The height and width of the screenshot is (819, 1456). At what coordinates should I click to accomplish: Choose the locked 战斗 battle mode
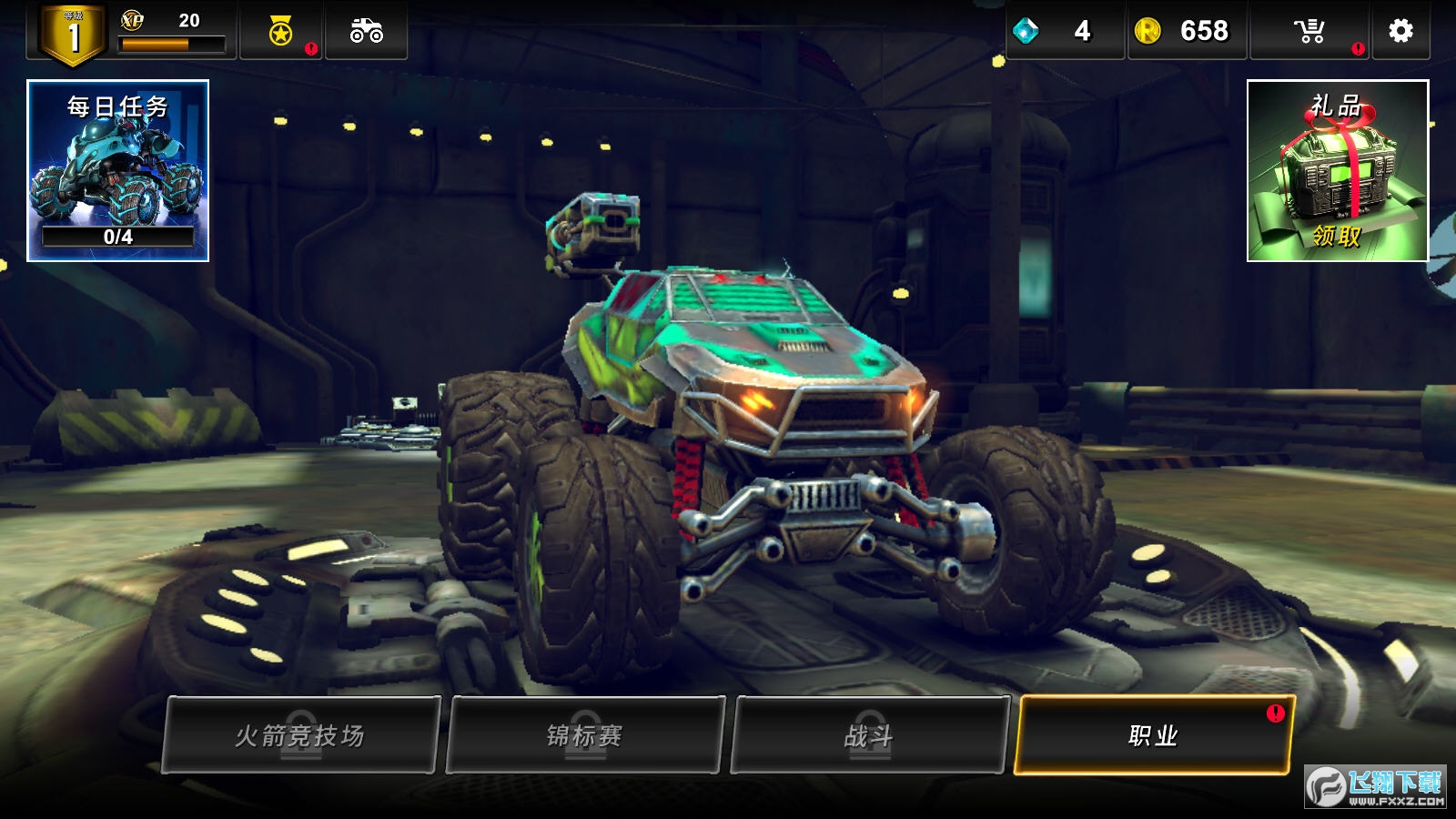click(x=870, y=735)
